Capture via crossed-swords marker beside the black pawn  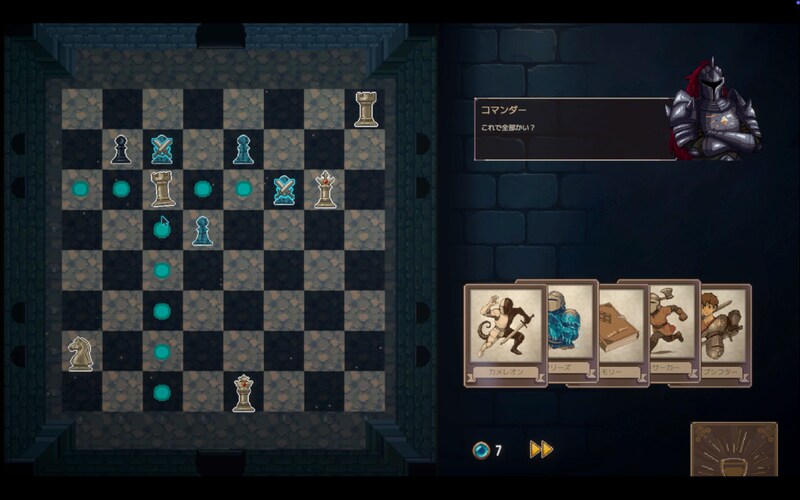click(x=162, y=149)
